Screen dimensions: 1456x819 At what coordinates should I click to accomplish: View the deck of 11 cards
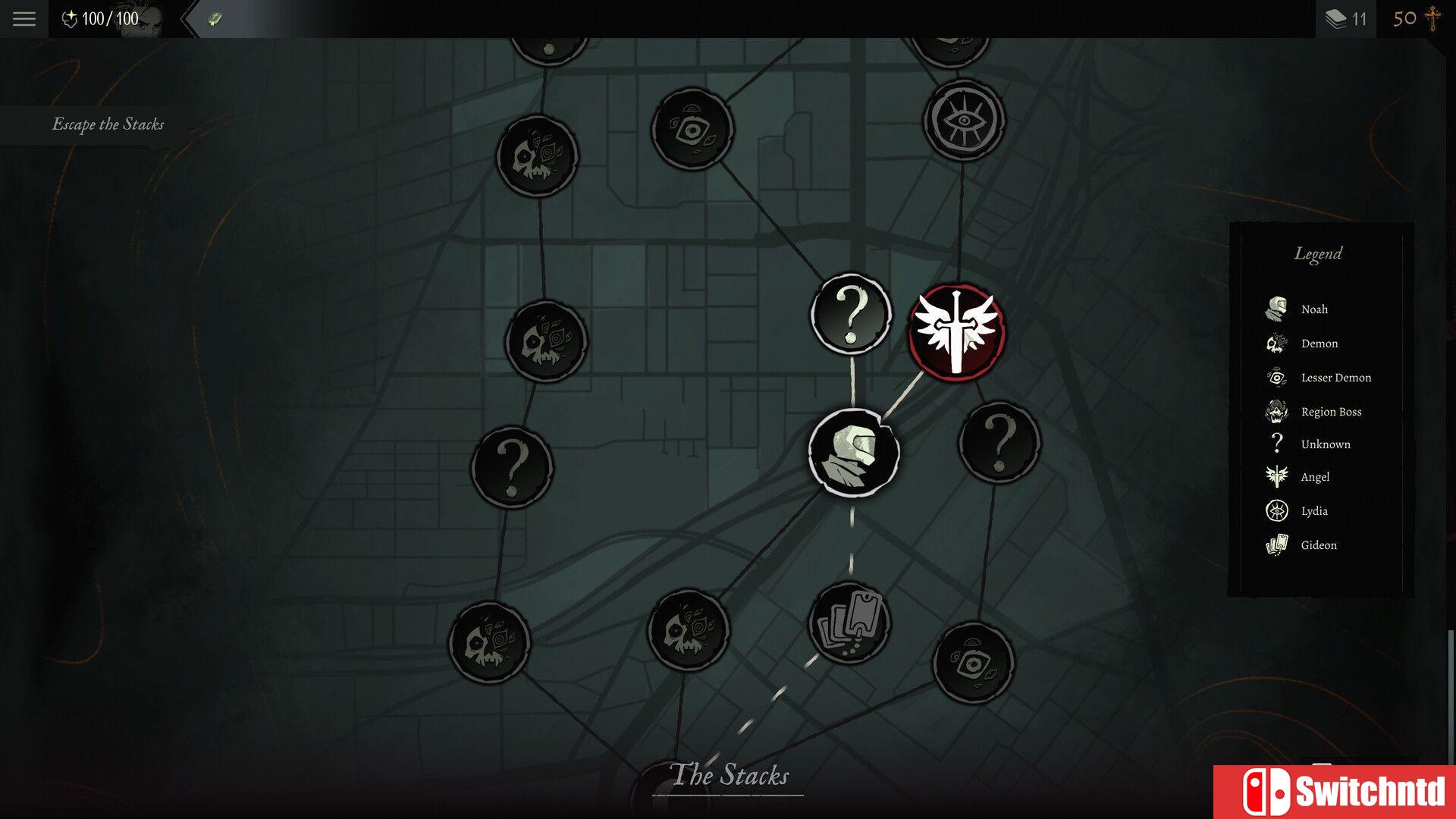tap(1345, 19)
